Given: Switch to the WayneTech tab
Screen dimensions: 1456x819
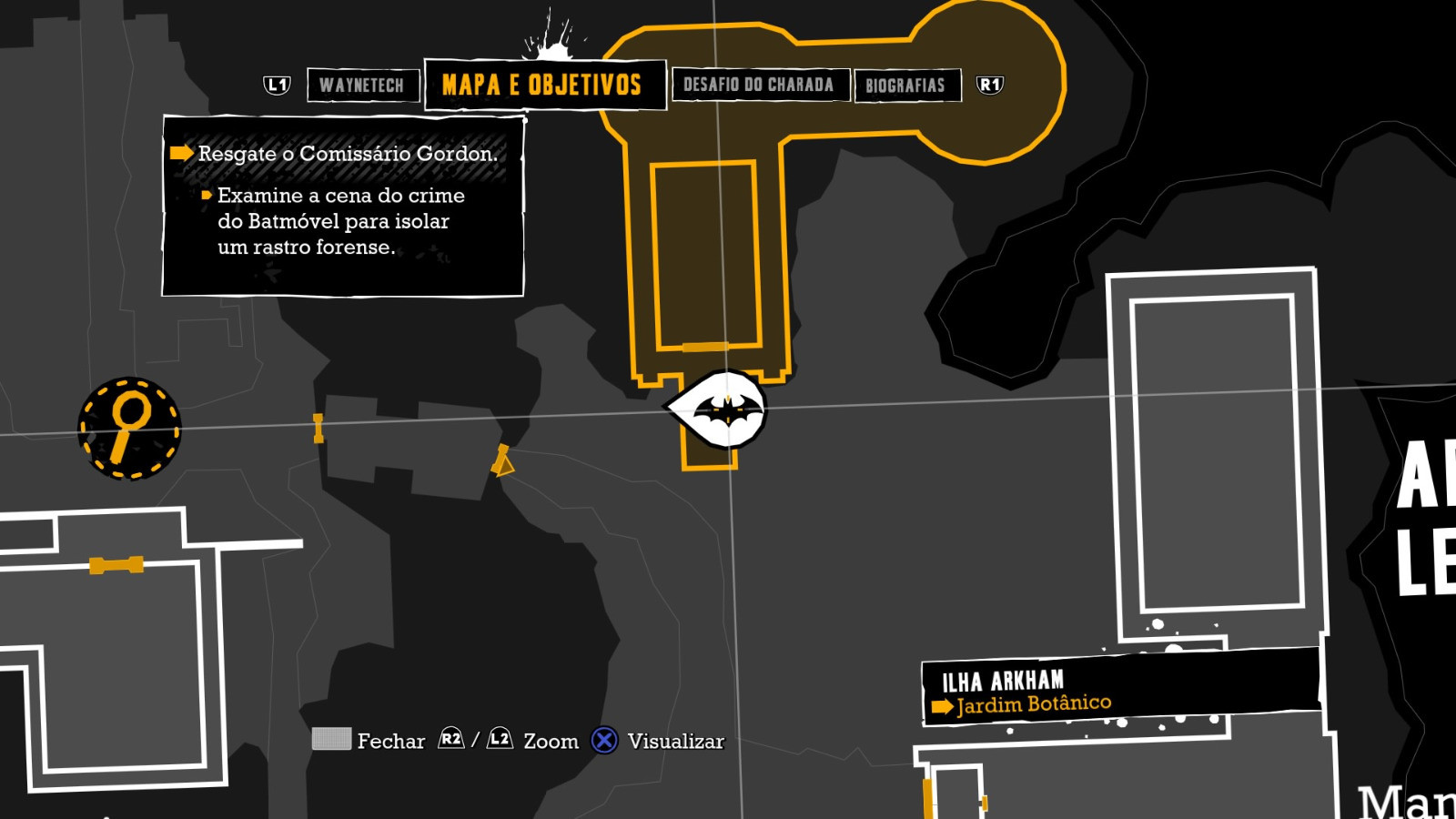Looking at the screenshot, I should pyautogui.click(x=362, y=86).
